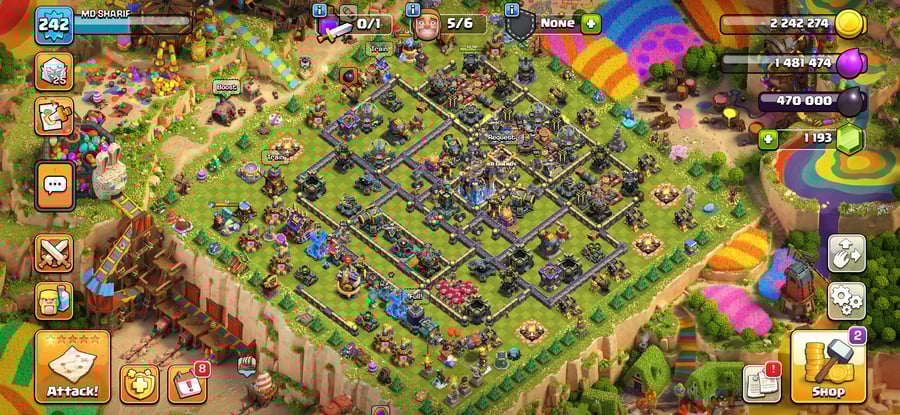
Task: Open the chat speech bubble
Action: point(54,185)
